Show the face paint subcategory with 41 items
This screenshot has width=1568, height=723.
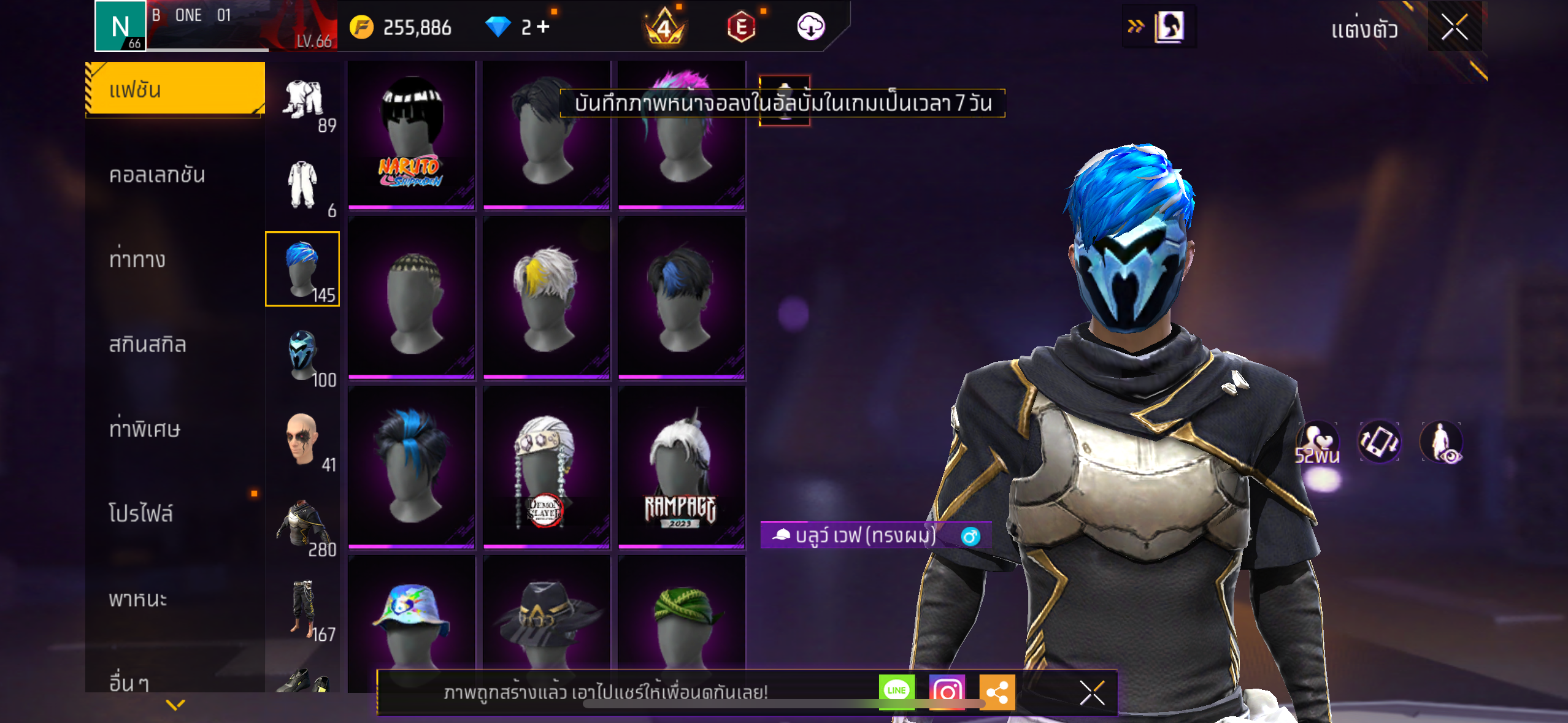(303, 440)
